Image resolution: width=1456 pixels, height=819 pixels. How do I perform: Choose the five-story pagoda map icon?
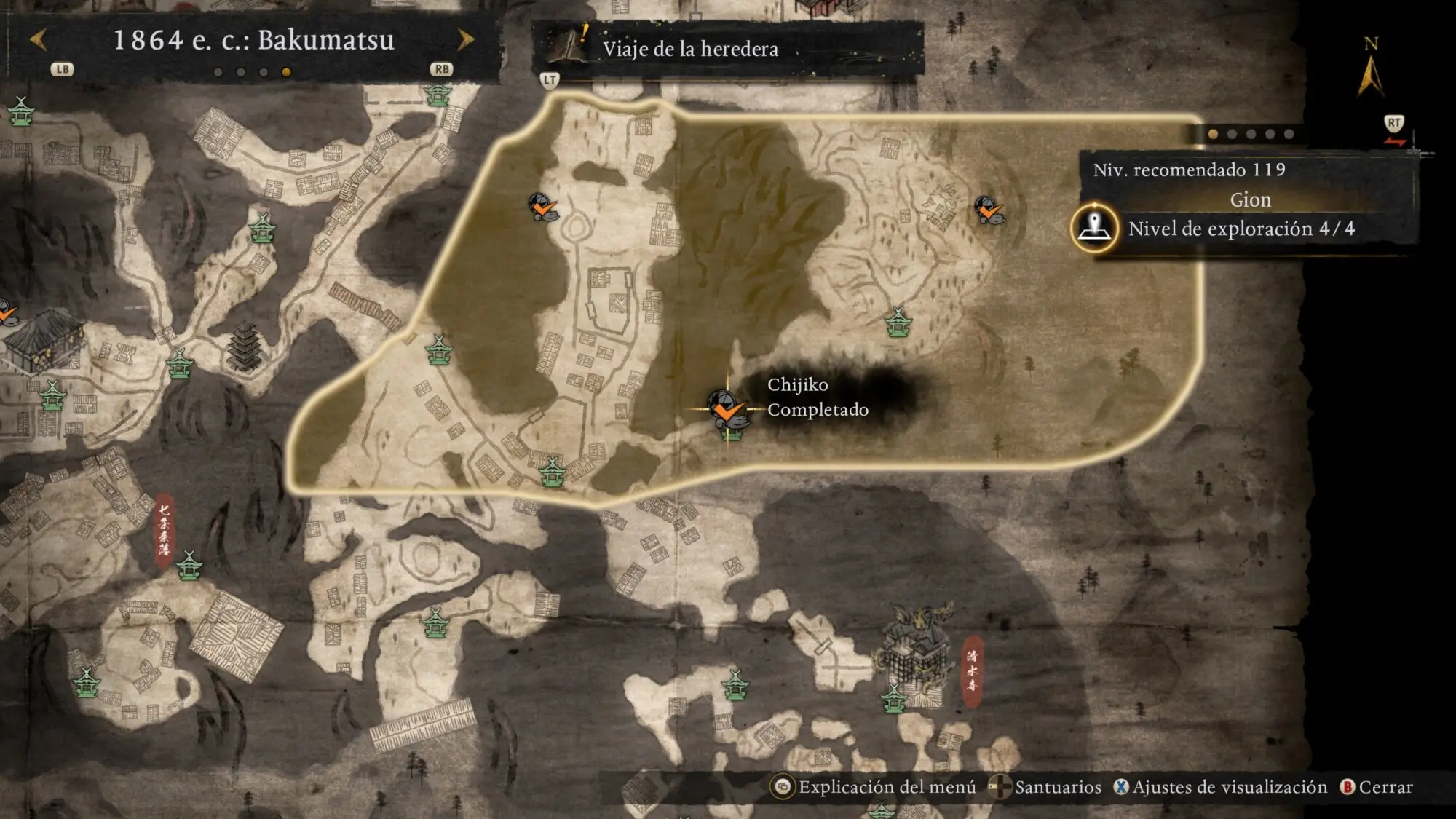(244, 347)
